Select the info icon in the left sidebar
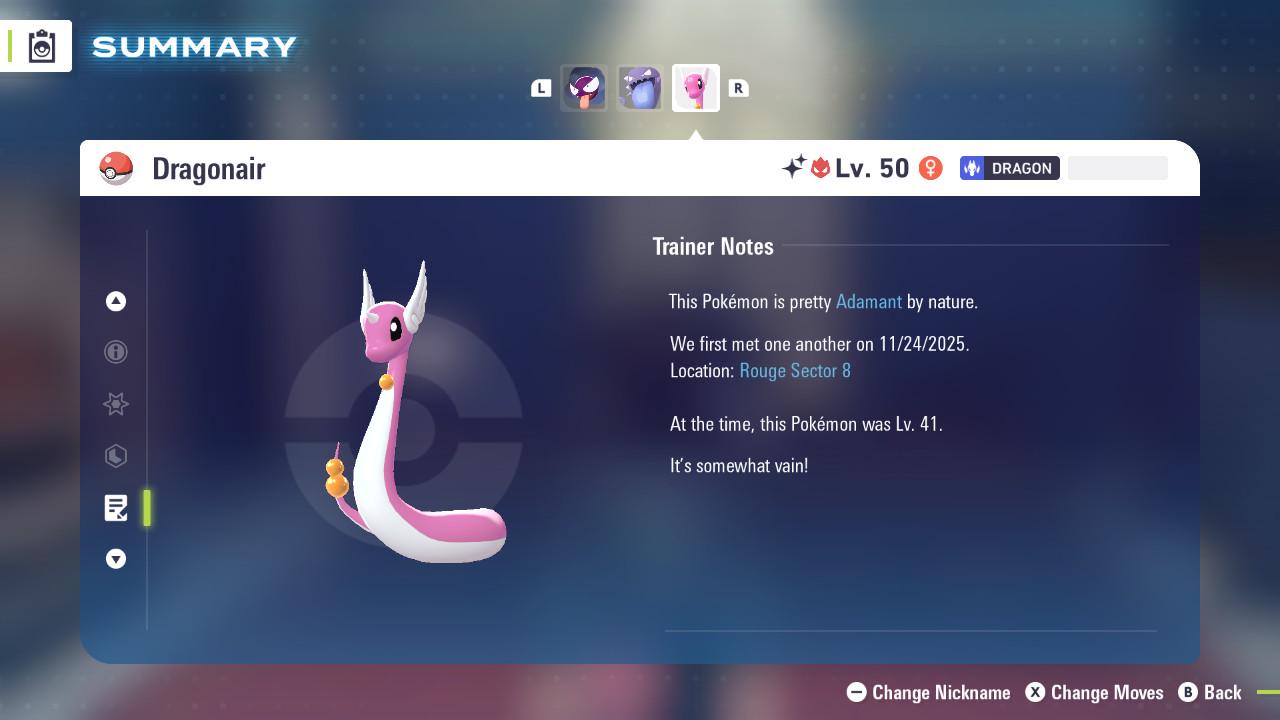 click(x=116, y=353)
